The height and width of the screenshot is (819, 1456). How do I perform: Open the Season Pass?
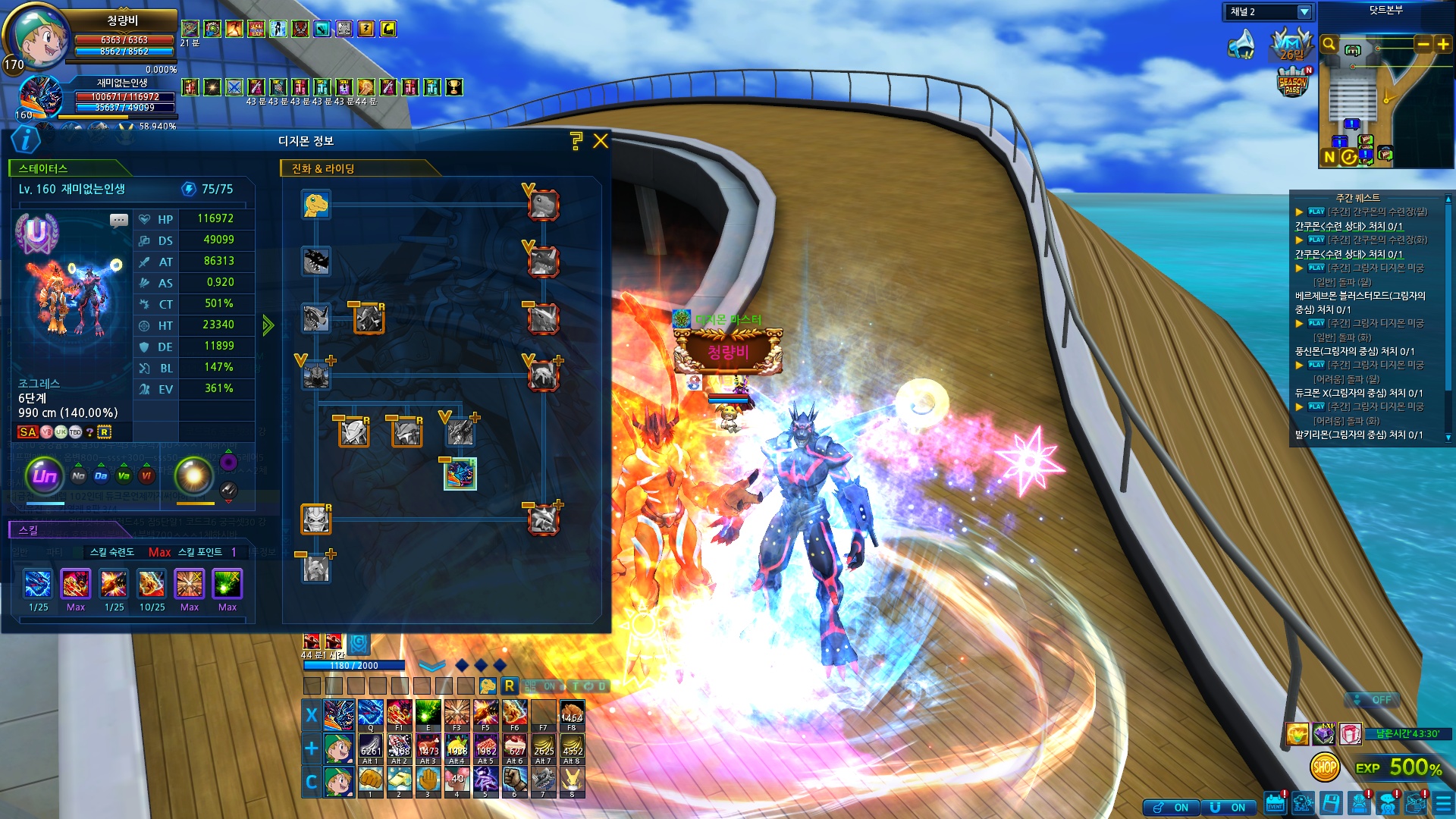coord(1293,83)
